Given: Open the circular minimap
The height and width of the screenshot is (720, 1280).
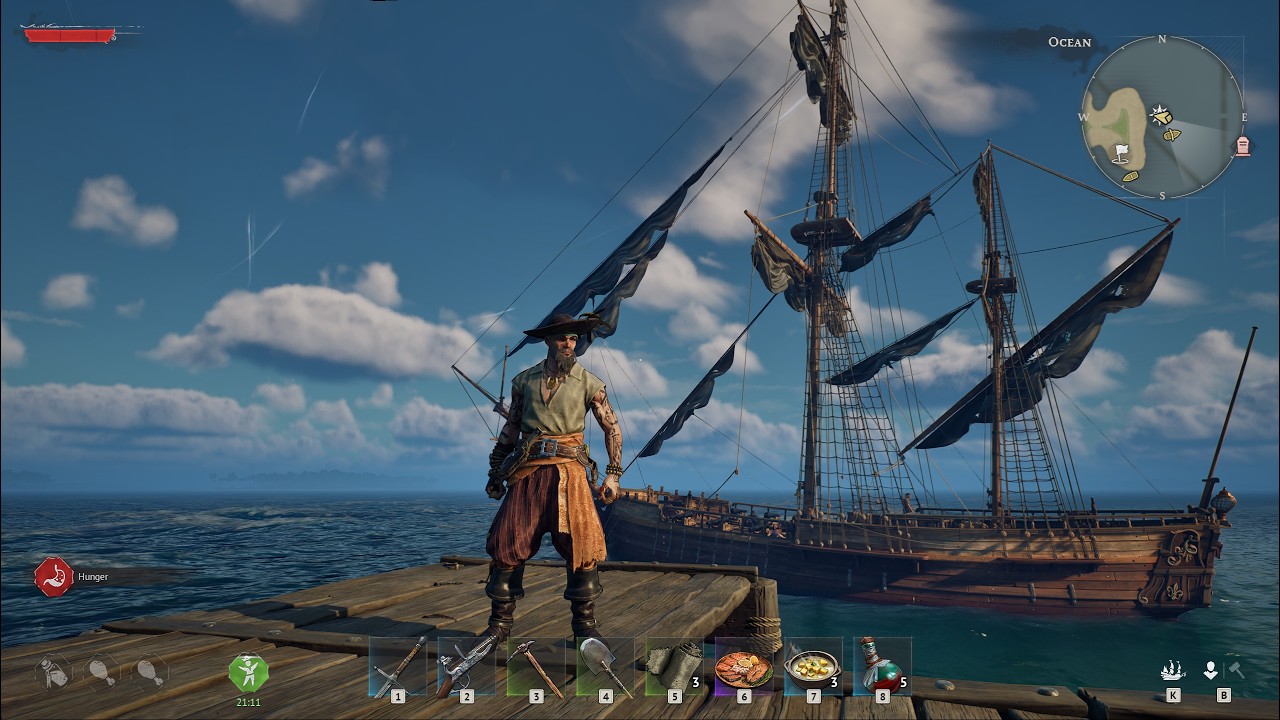Looking at the screenshot, I should tap(1162, 117).
